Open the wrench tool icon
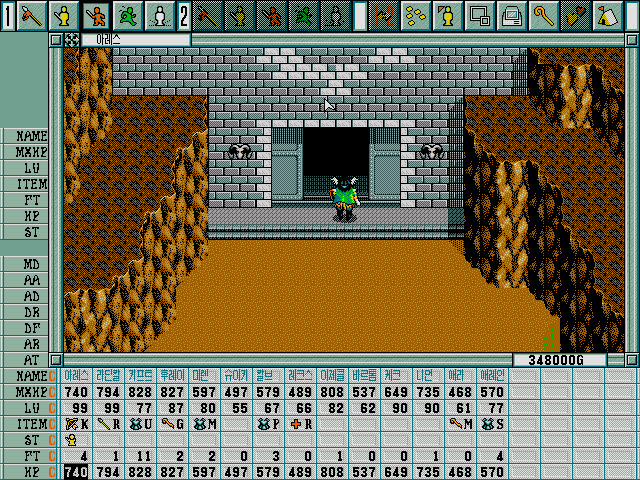The height and width of the screenshot is (480, 640). (575, 15)
